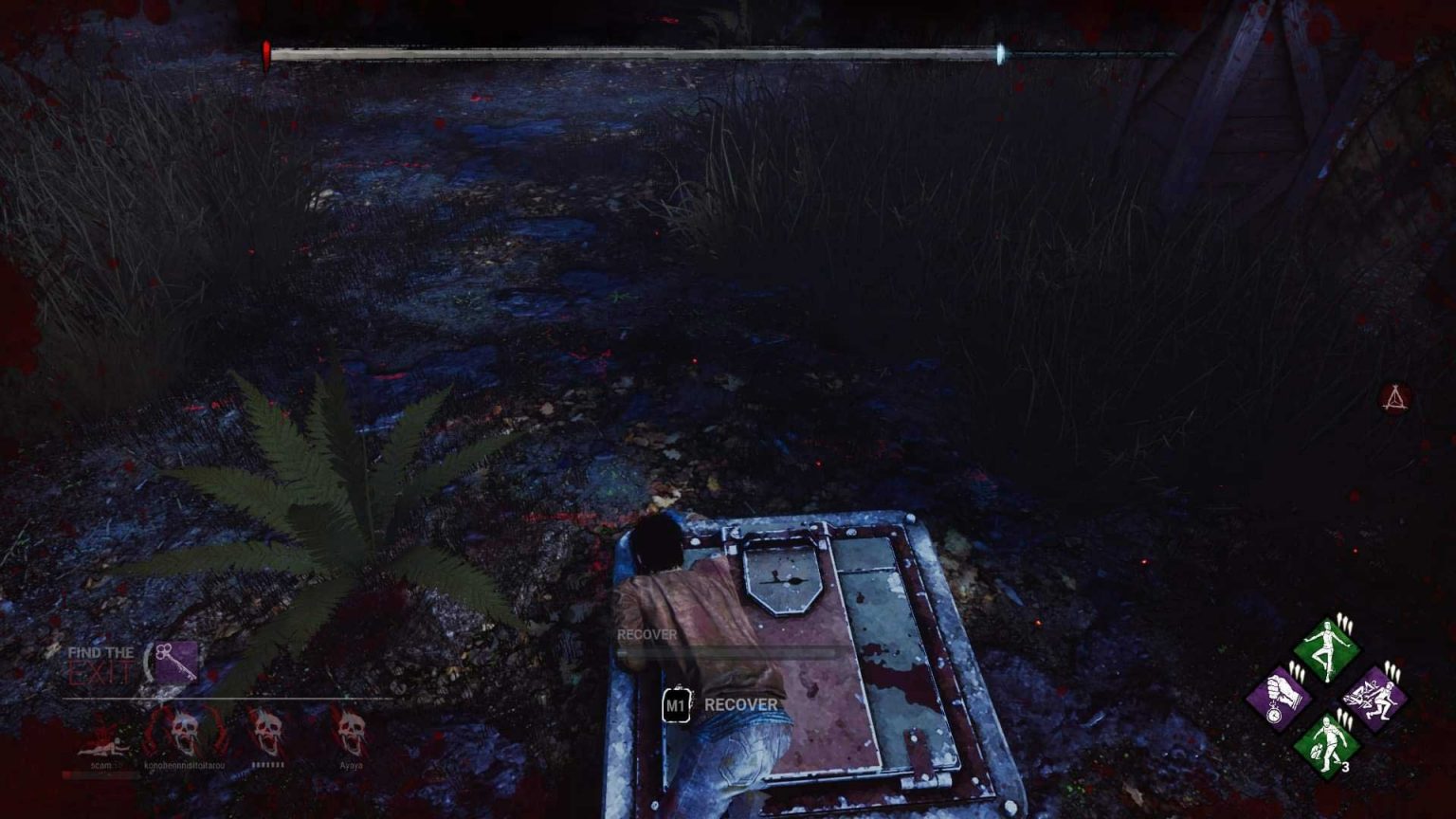Click the recover progress bar
Viewport: 1456px width, 819px height.
(730, 655)
